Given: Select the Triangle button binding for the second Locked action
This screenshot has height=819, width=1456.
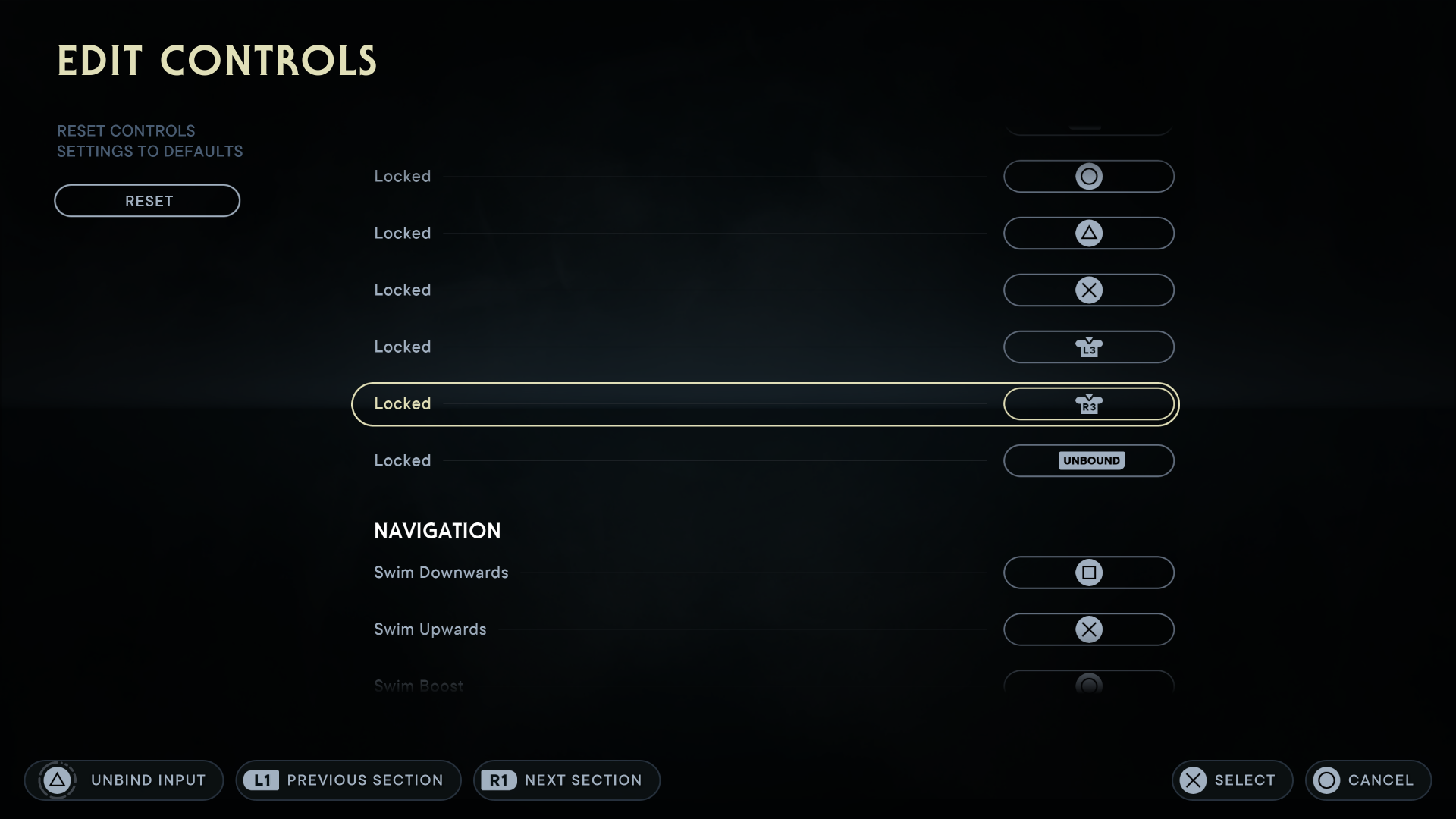Looking at the screenshot, I should point(1089,233).
